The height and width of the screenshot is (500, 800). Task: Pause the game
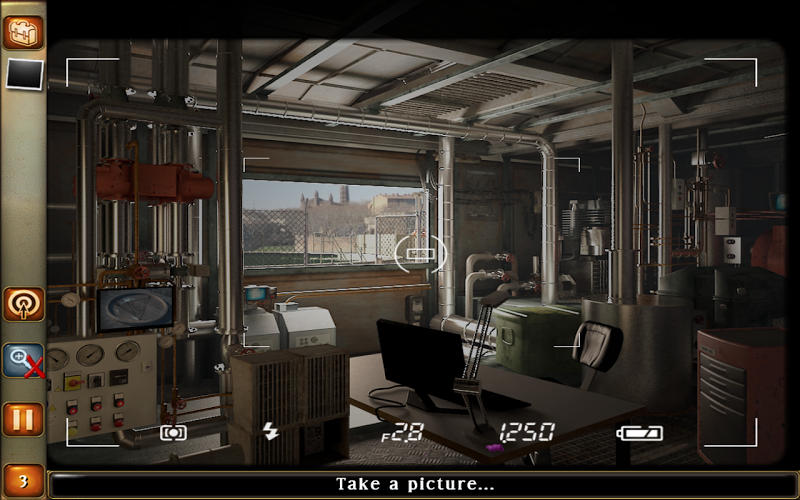[x=23, y=418]
